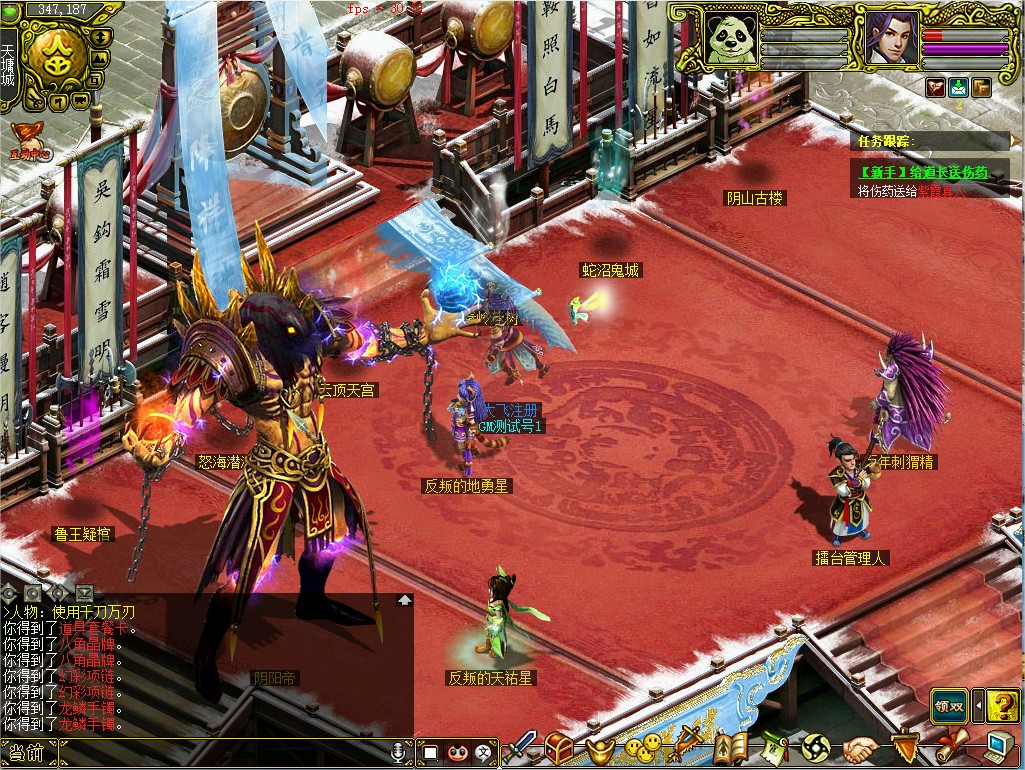Screen dimensions: 1025x770
Task: Open the sword icon in the bottom toolbar
Action: coord(522,747)
